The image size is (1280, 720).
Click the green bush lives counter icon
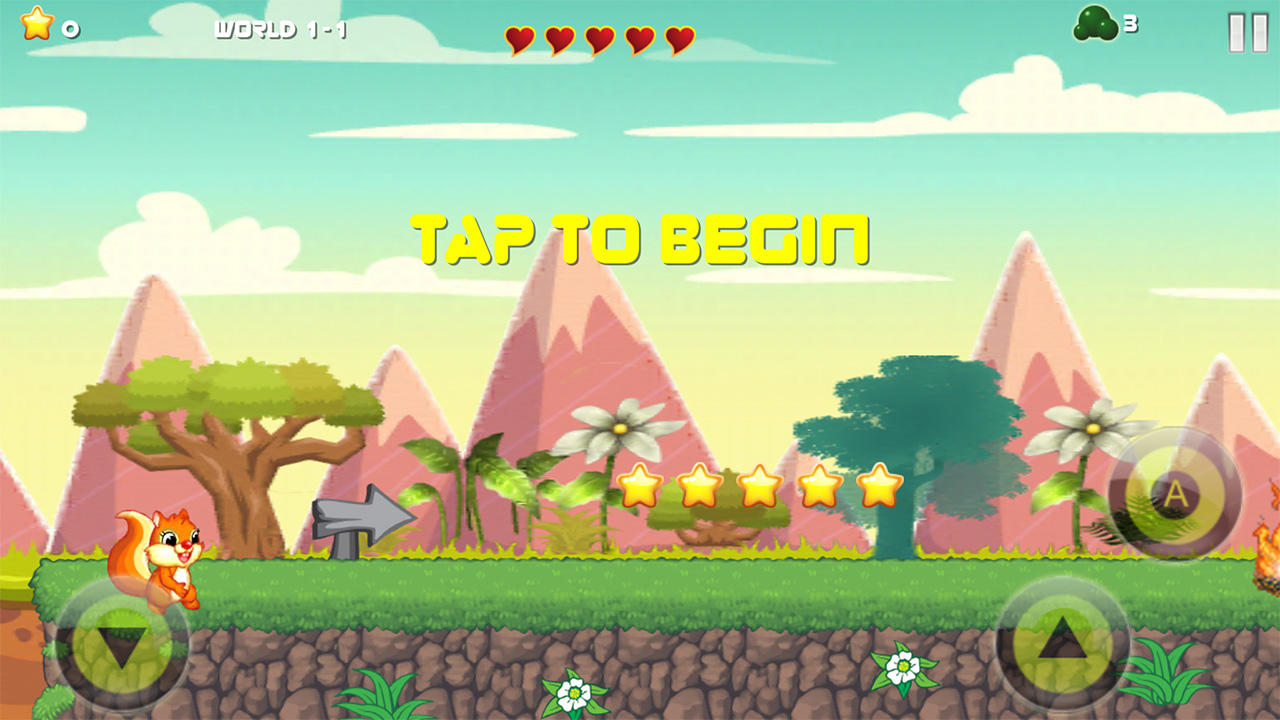(1098, 23)
